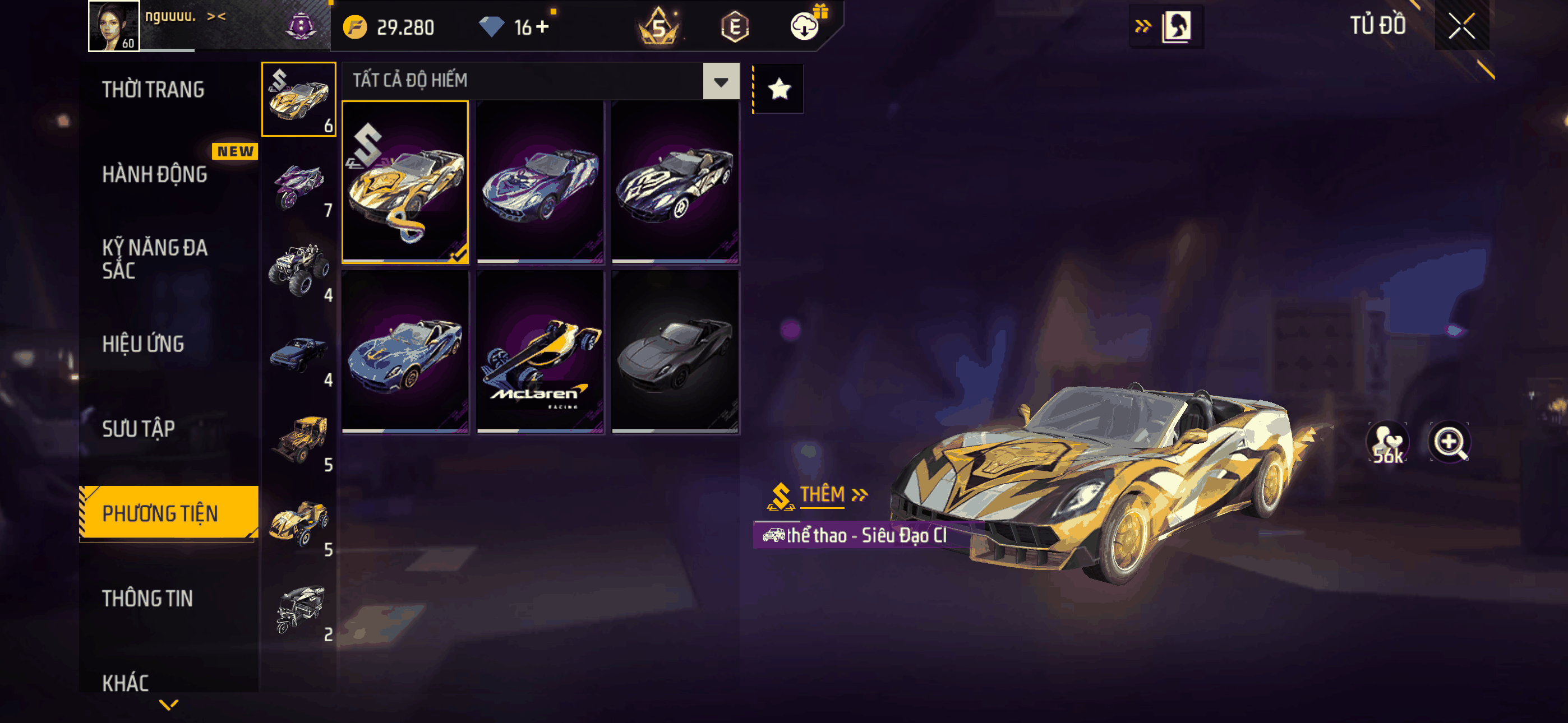Expand the Tất Cả Độ Hiếm rarity dropdown
The height and width of the screenshot is (723, 1568).
[x=721, y=81]
